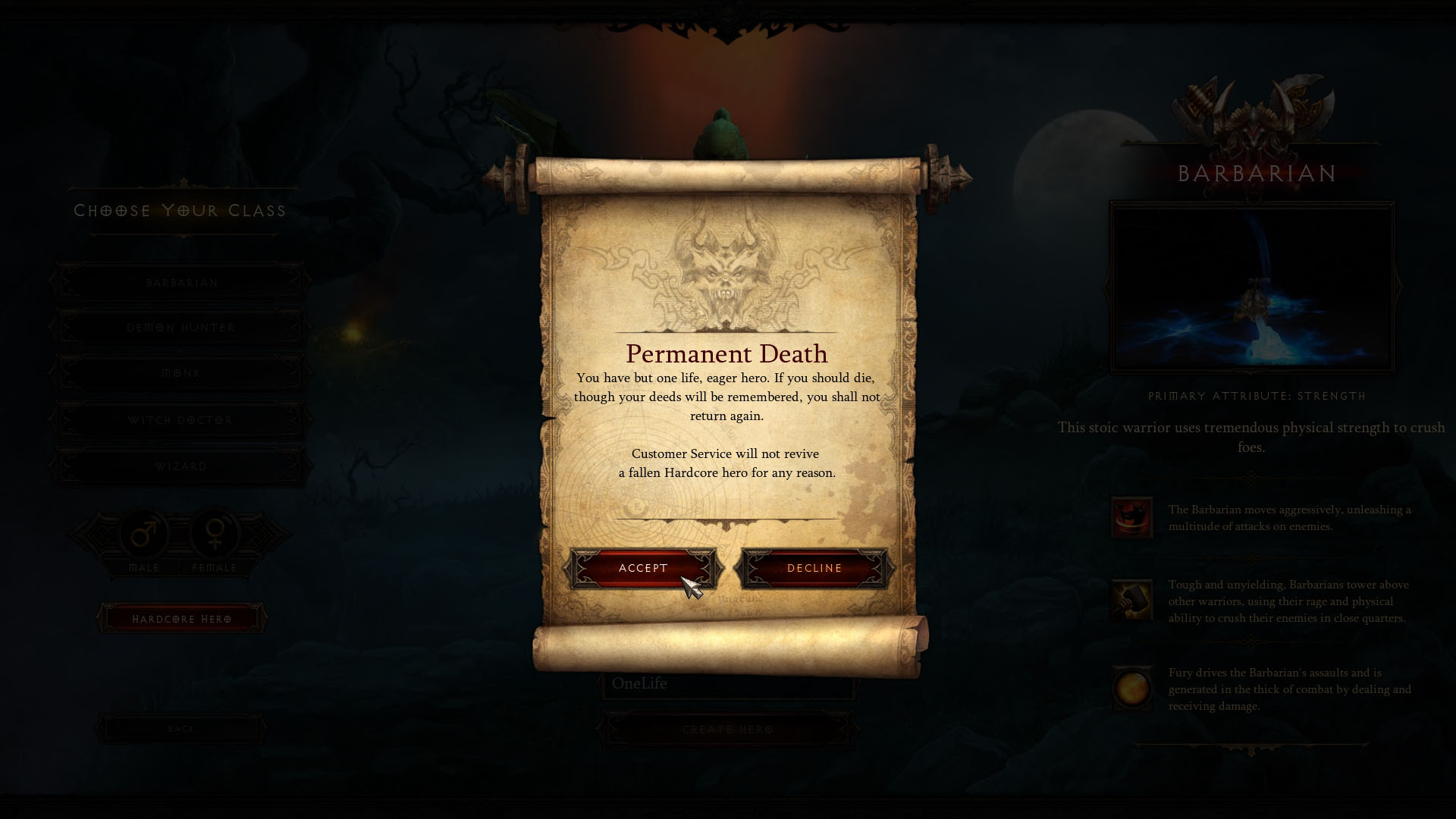Accept the Permanent Death warning

point(643,568)
